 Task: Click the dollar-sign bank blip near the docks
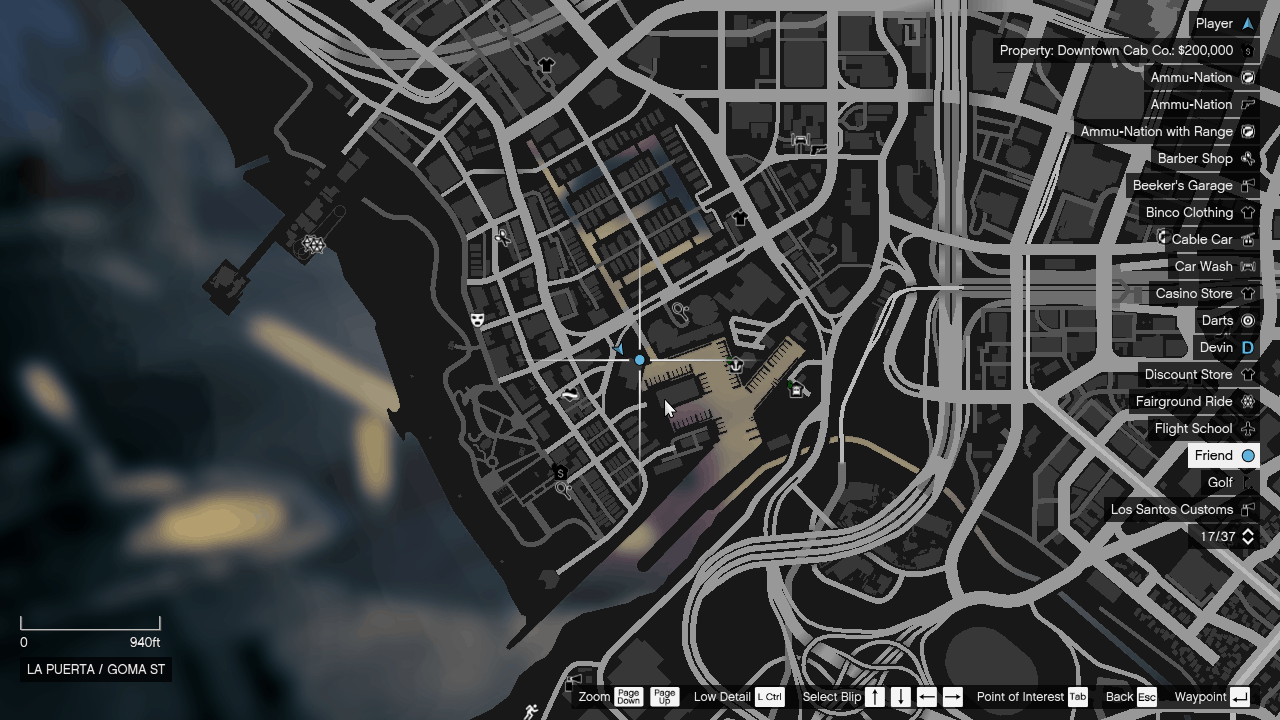[x=559, y=474]
